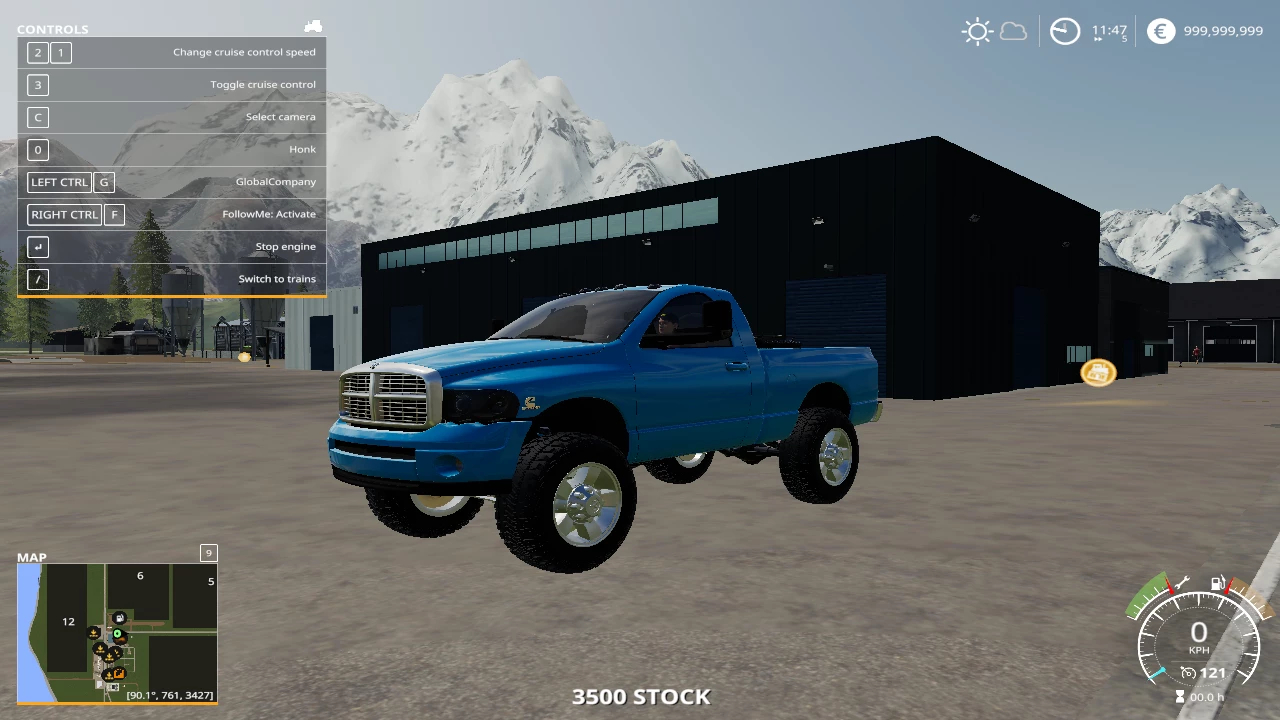
Task: Select the fuel pump icon on the speedometer
Action: 1218,584
